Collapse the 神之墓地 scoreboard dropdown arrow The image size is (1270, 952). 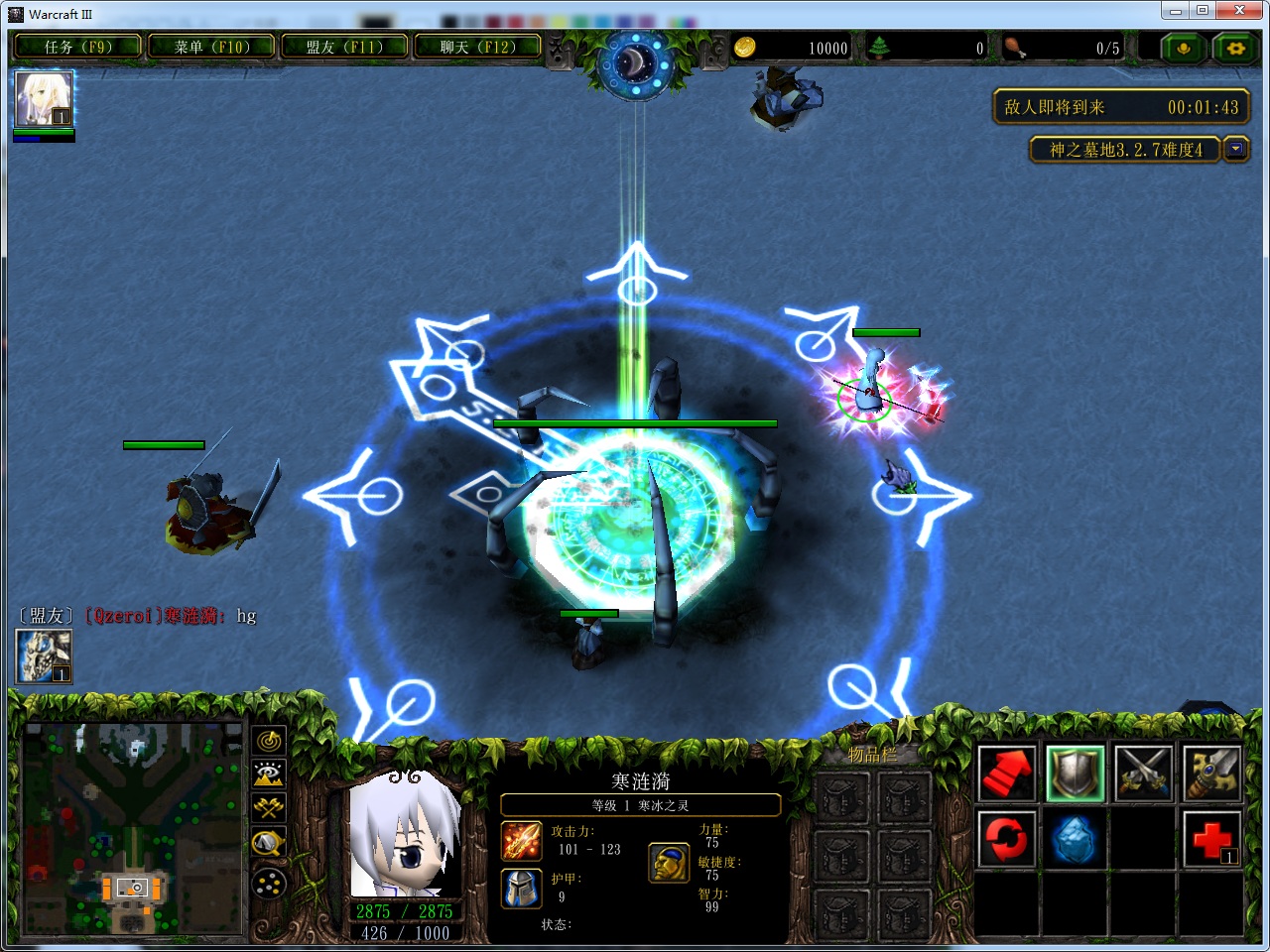tap(1235, 150)
